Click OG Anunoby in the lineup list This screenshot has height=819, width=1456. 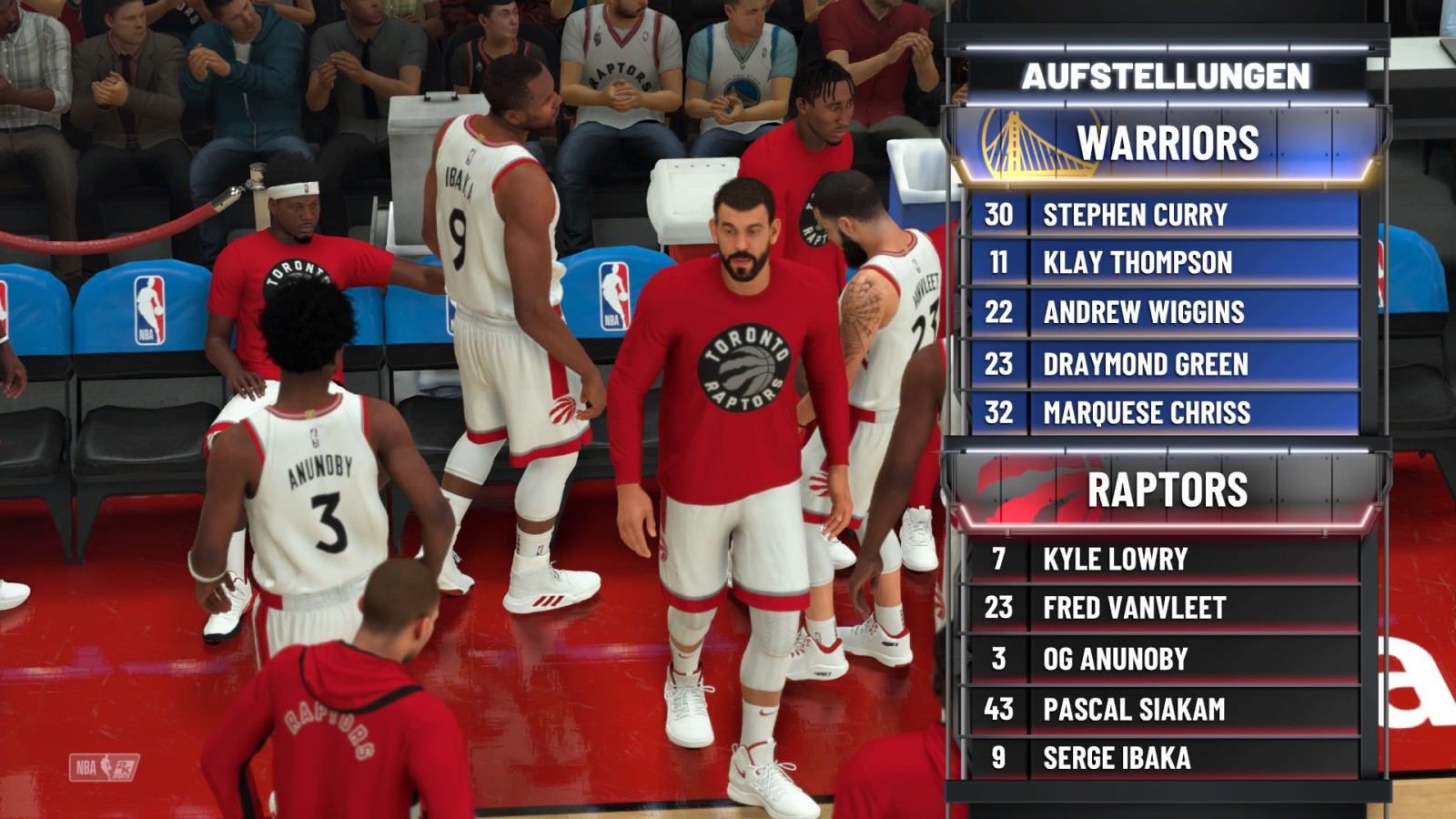coord(1165,659)
